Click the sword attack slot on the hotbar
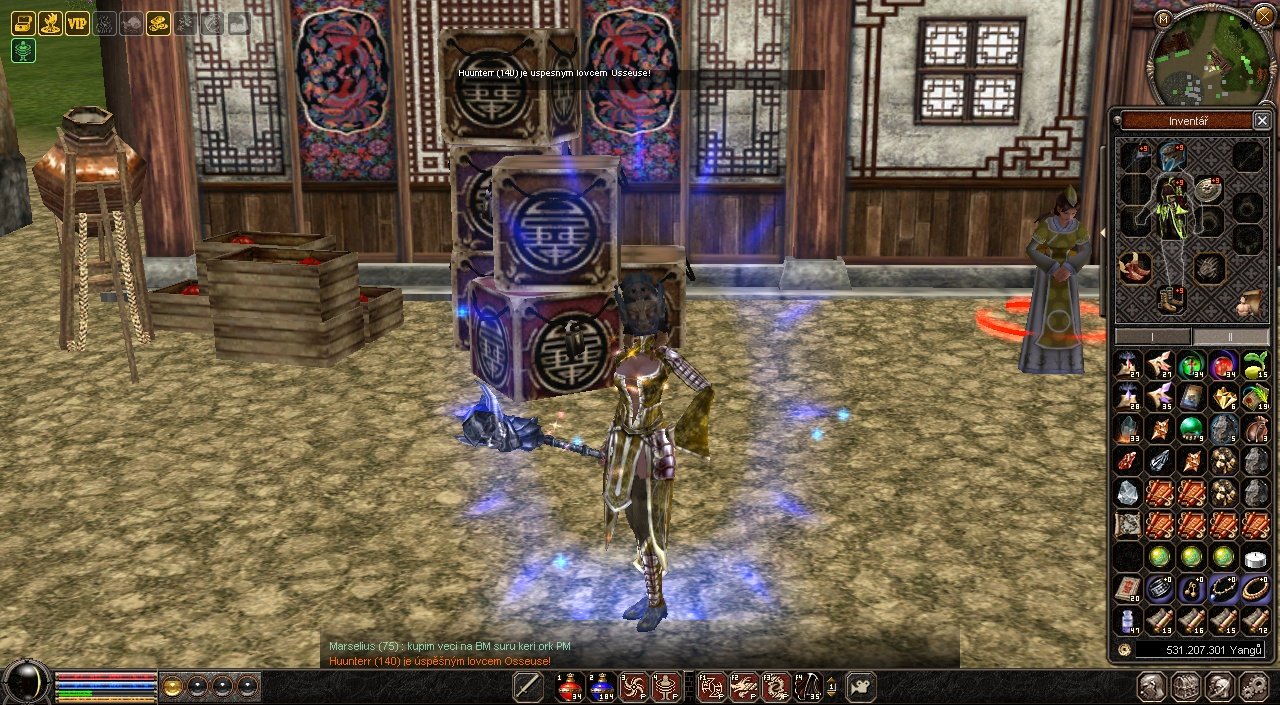Screen dimensions: 1280x705 [x=527, y=687]
